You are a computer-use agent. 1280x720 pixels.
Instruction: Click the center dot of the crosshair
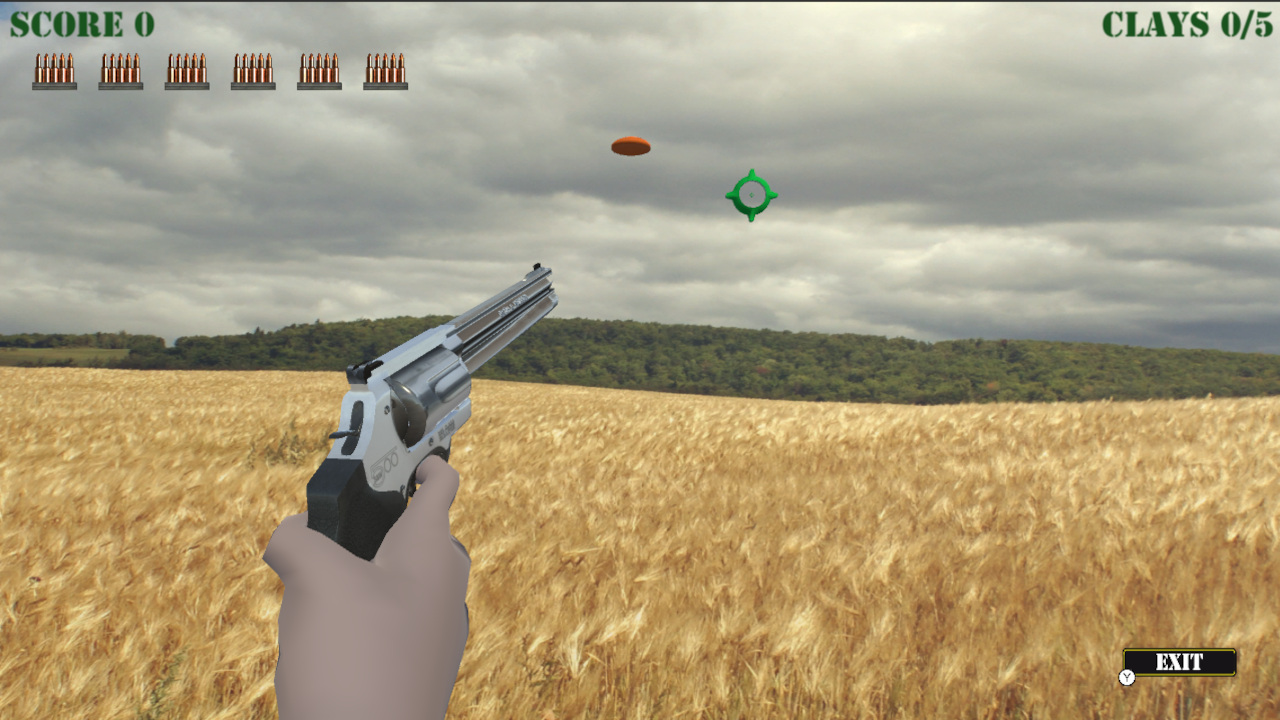tap(752, 194)
